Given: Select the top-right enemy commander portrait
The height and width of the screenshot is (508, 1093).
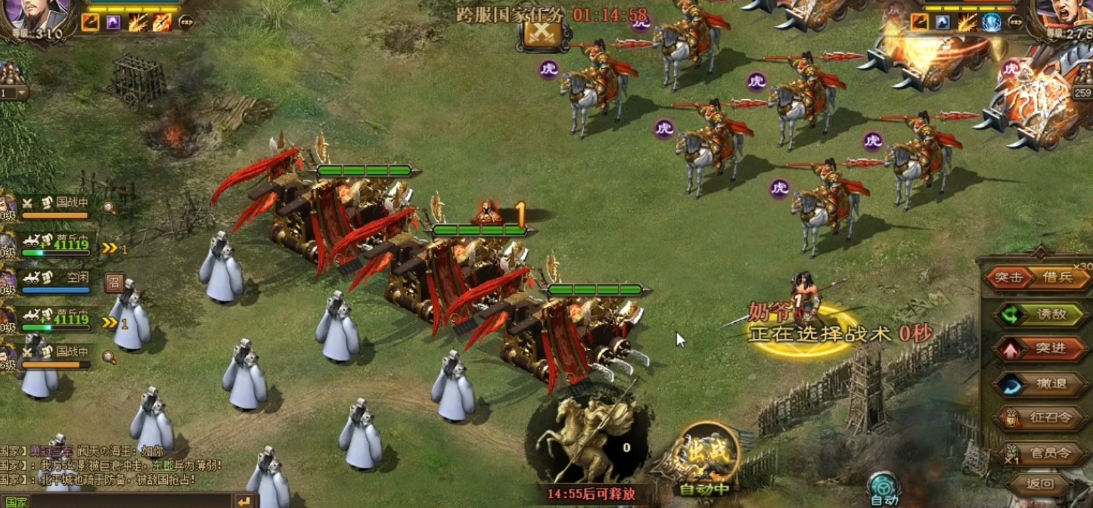Looking at the screenshot, I should point(1063,17).
